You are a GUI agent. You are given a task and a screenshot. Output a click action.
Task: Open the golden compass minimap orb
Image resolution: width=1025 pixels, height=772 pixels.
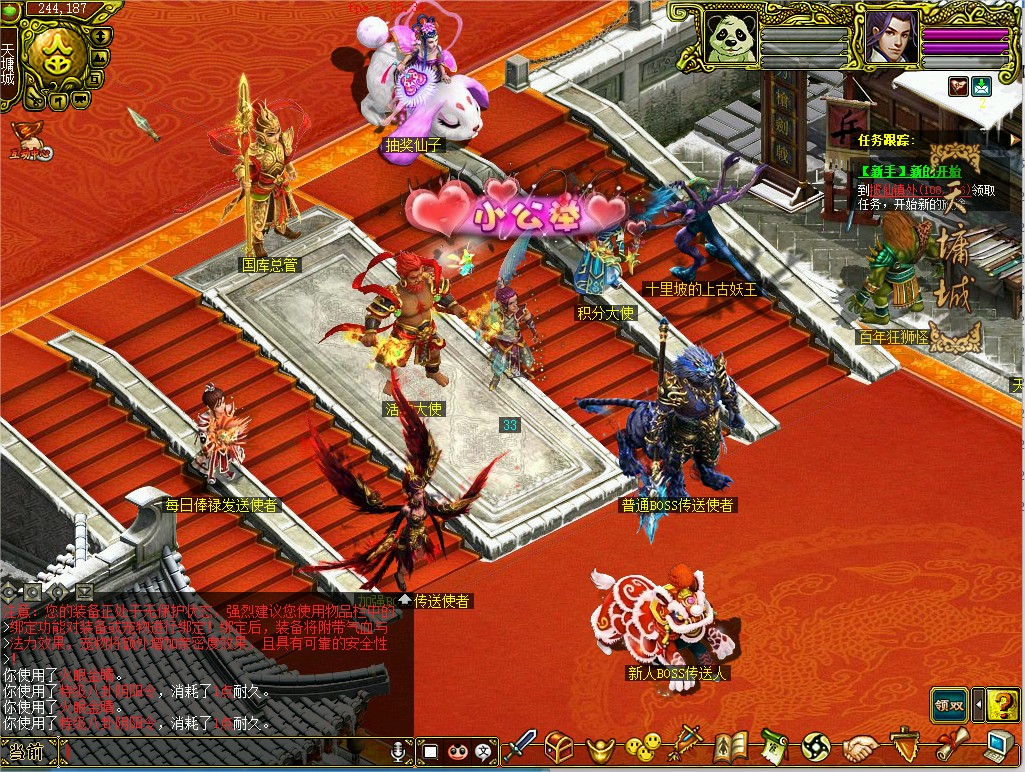53,58
